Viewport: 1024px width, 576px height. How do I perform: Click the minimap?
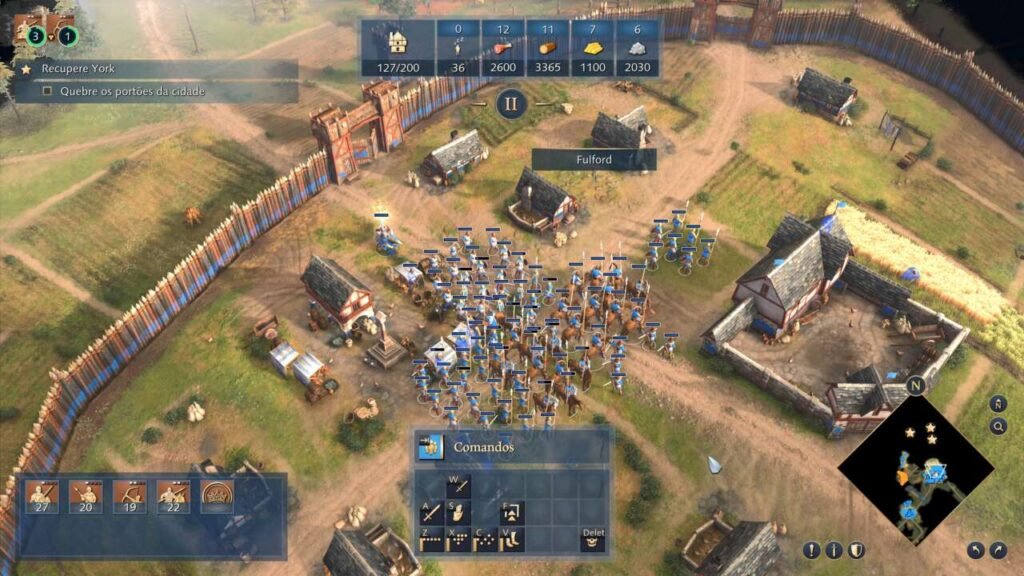[916, 472]
